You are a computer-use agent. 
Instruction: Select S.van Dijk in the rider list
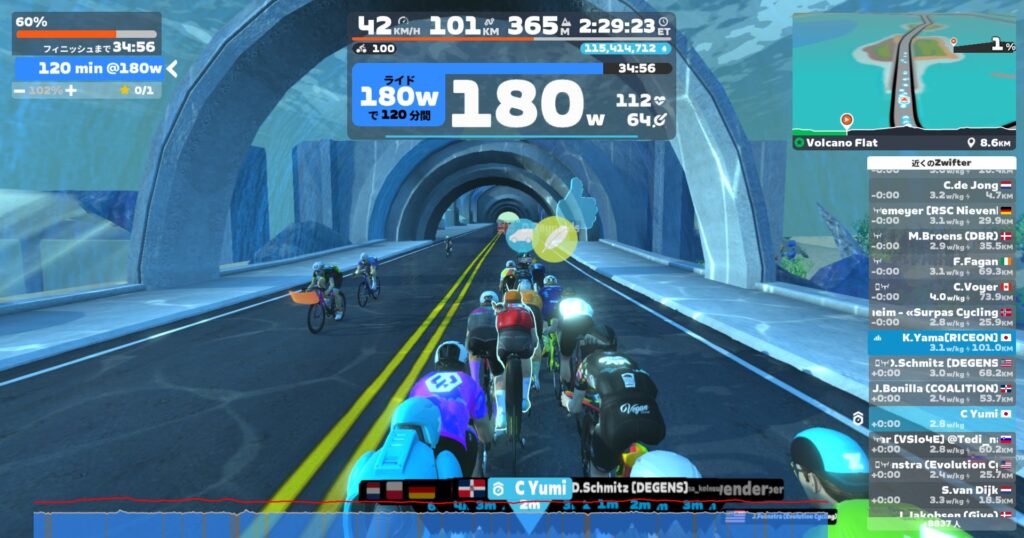click(x=941, y=495)
